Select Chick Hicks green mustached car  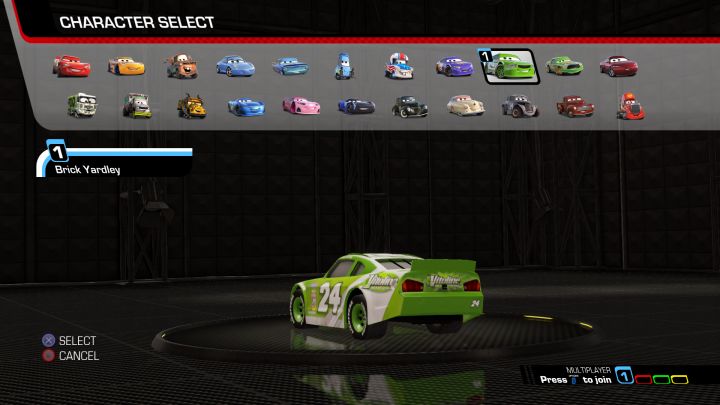point(564,66)
